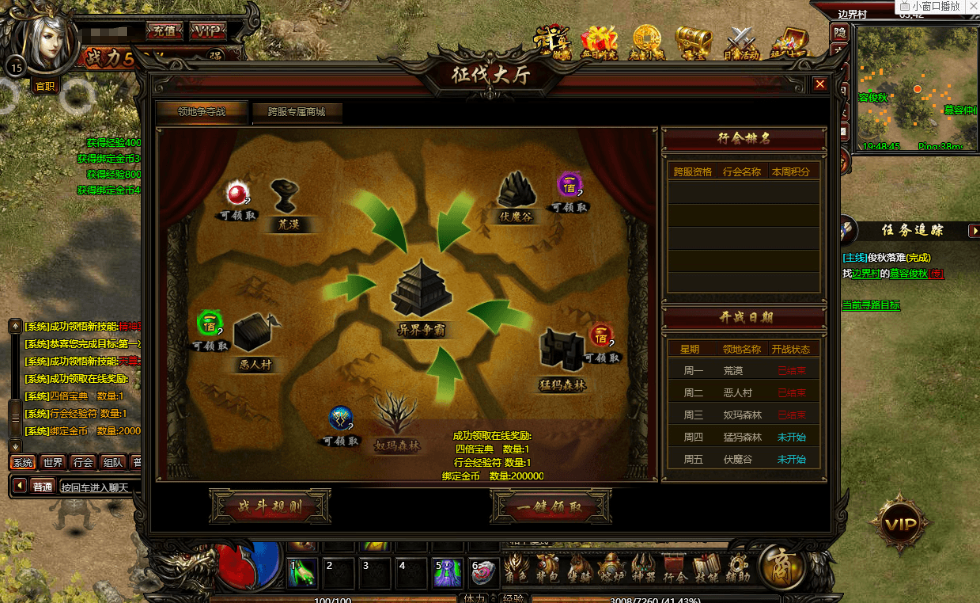Screen dimensions: 980x603
Task: Select the 奴玛森林 dead tree territory
Action: click(398, 417)
